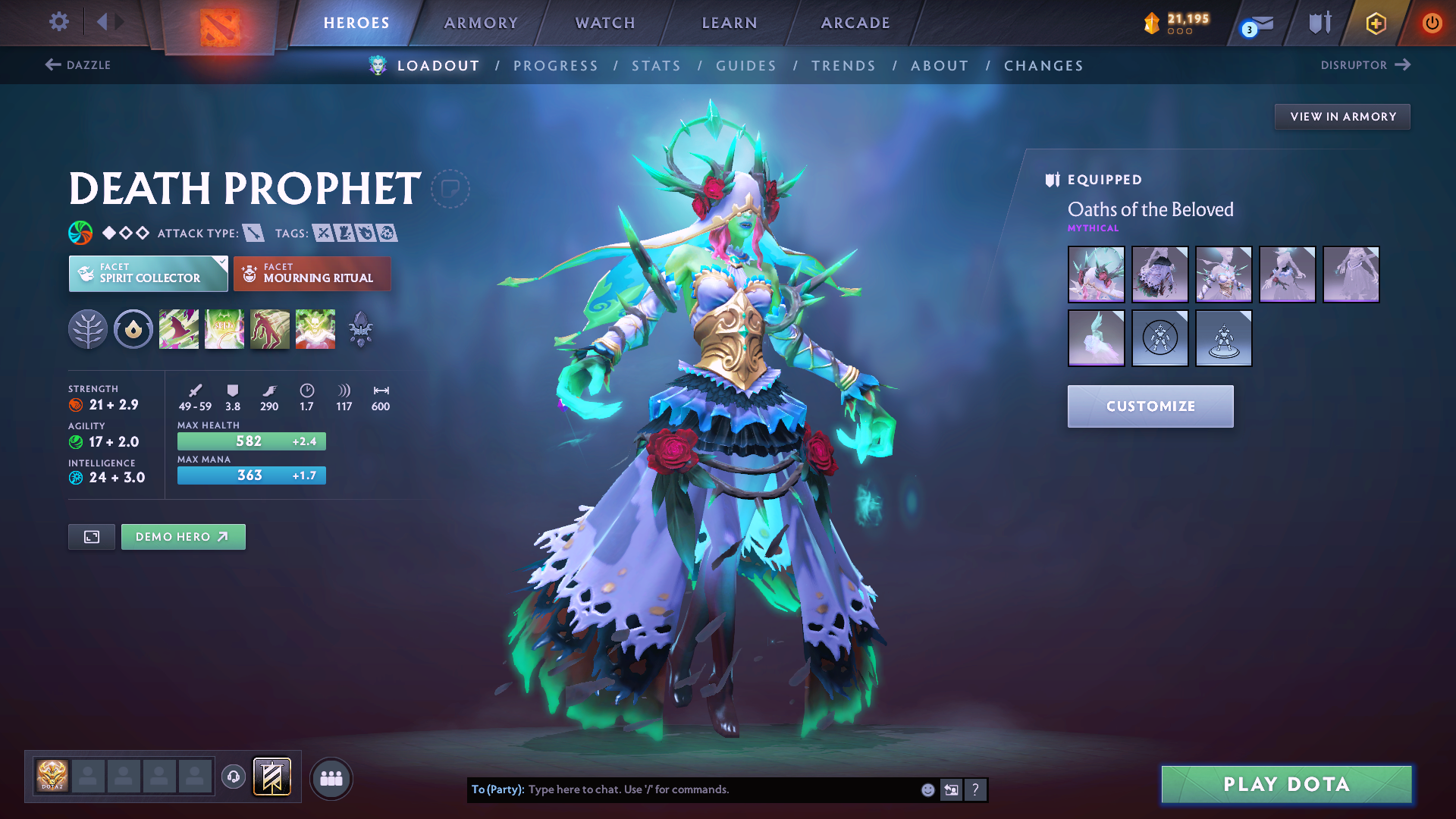The height and width of the screenshot is (819, 1456).
Task: Focus the party chat input box
Action: (720, 789)
